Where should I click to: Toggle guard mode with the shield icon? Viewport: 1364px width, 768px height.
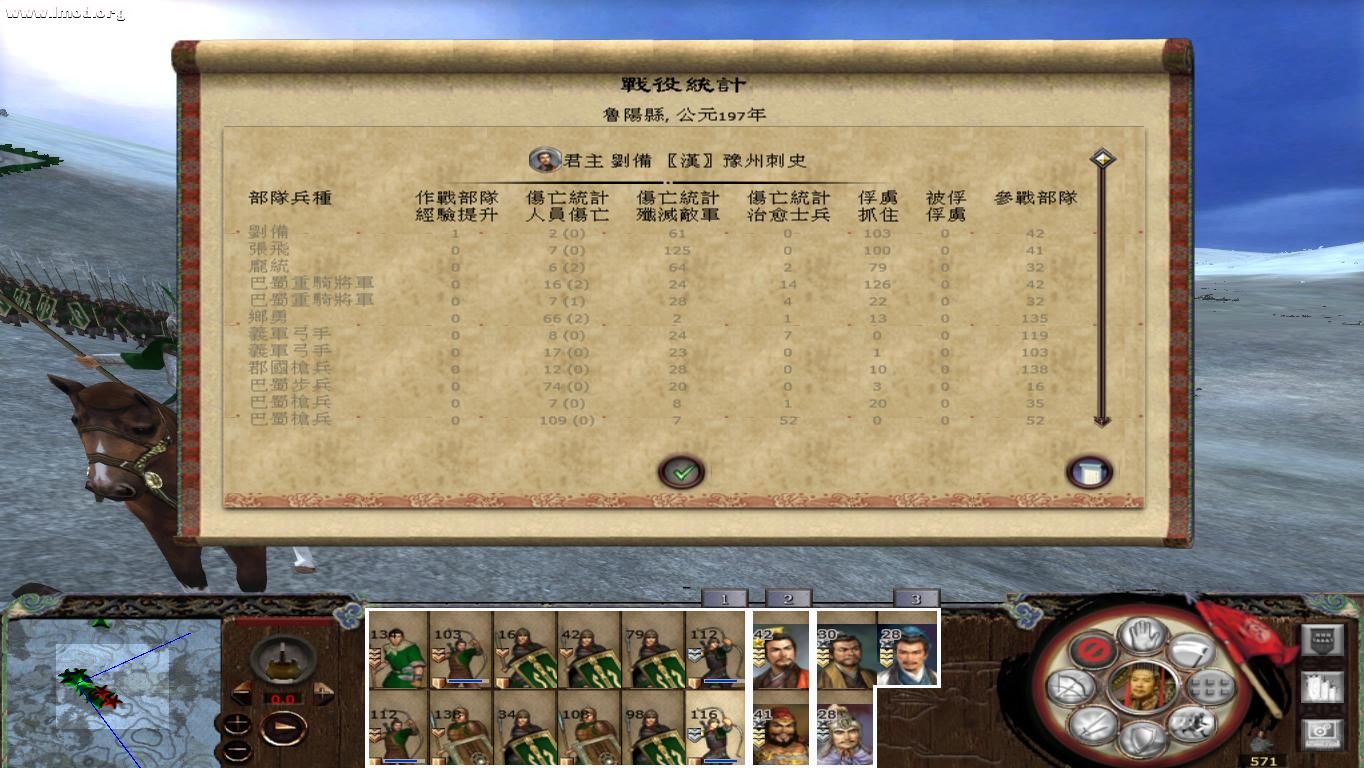[1143, 740]
